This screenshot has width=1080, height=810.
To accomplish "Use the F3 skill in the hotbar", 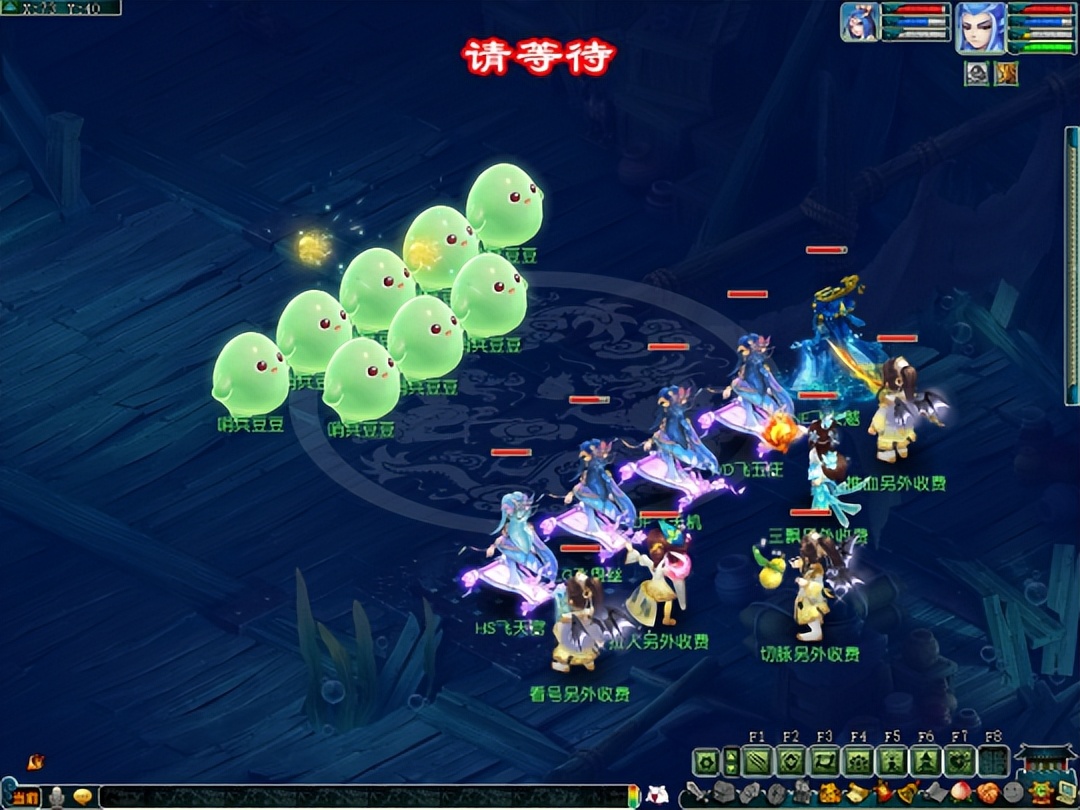I will click(x=825, y=762).
